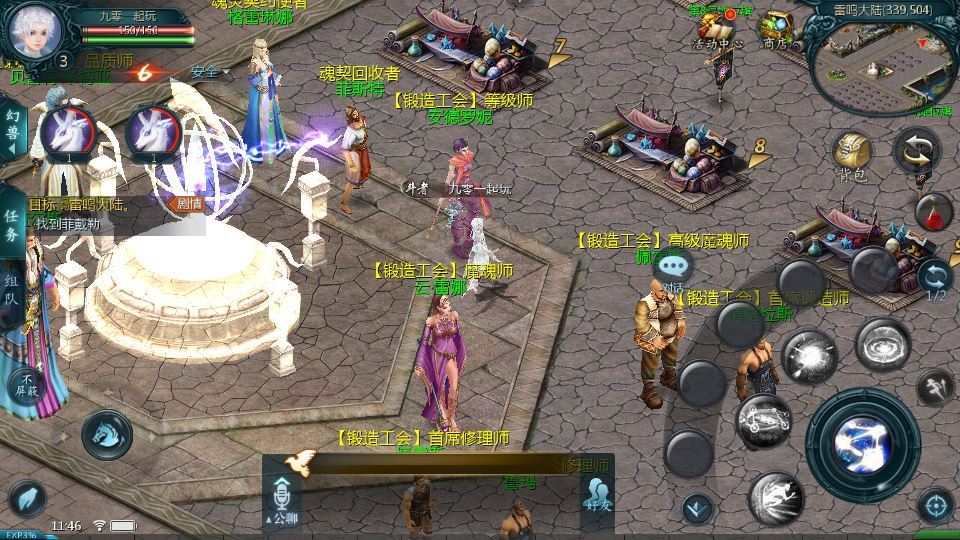Use the red health potion
Image resolution: width=960 pixels, height=540 pixels.
(x=932, y=211)
